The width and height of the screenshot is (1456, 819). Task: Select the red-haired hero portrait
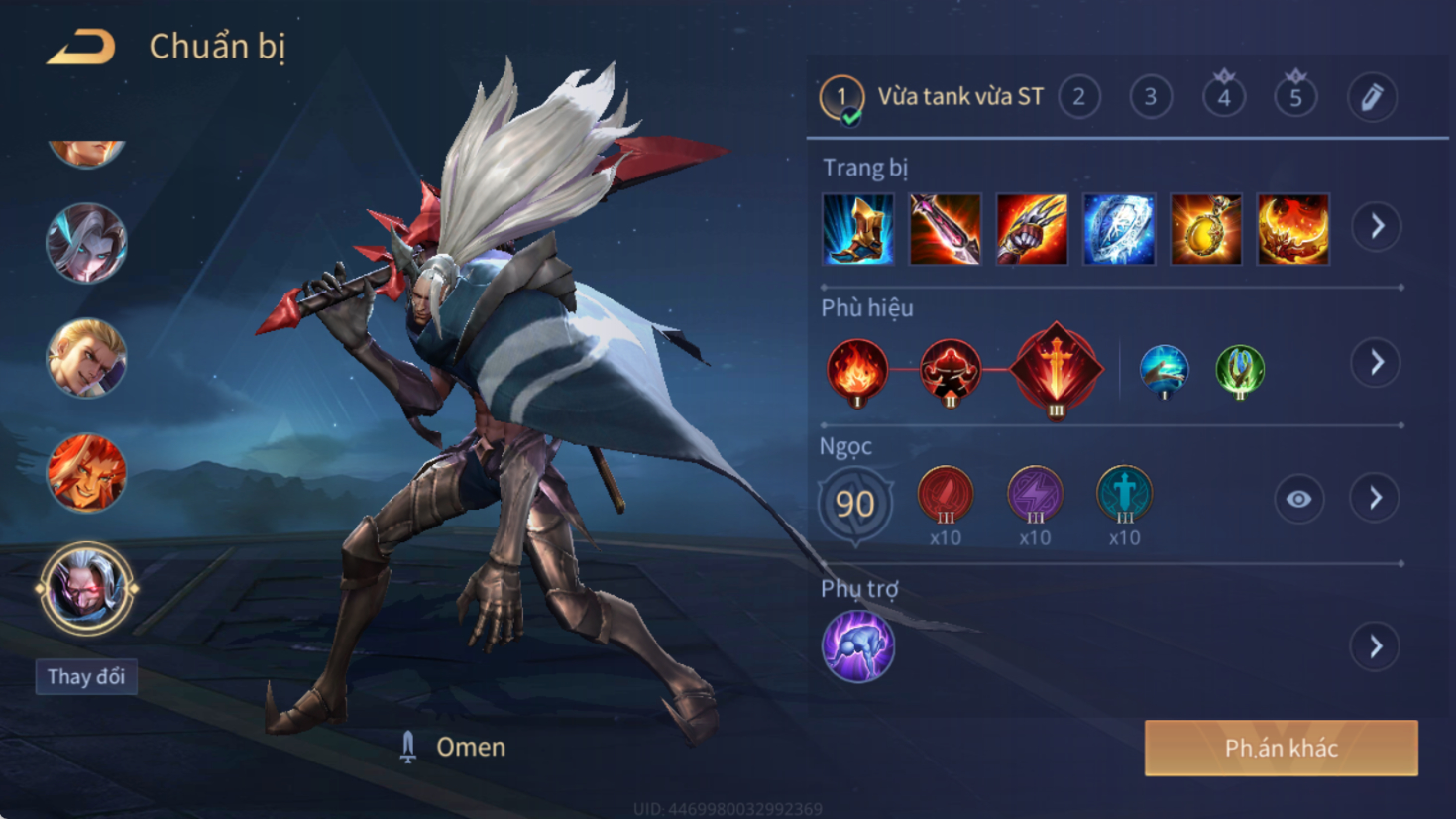[x=86, y=473]
